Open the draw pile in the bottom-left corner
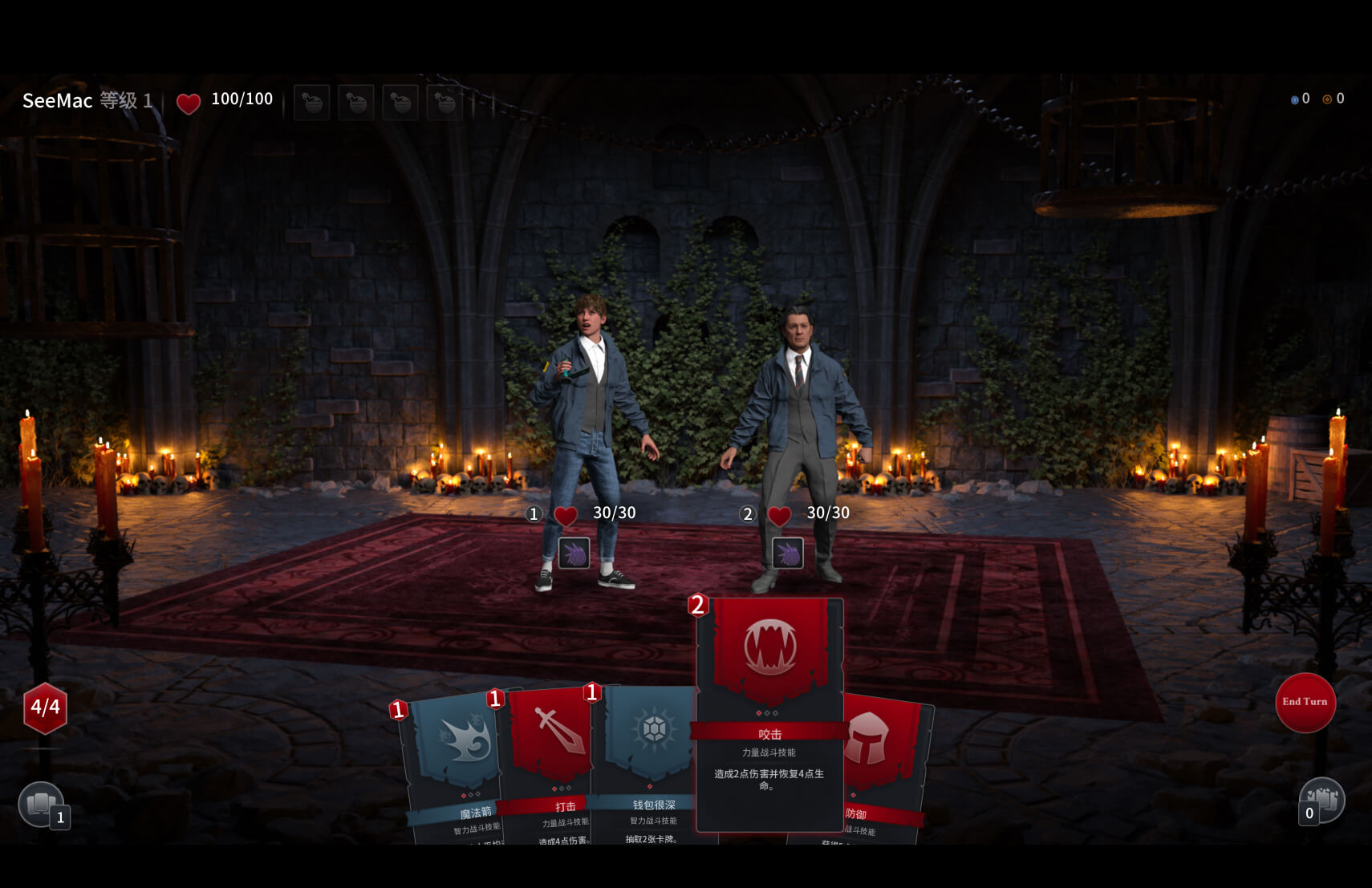This screenshot has width=1372, height=888. click(42, 801)
